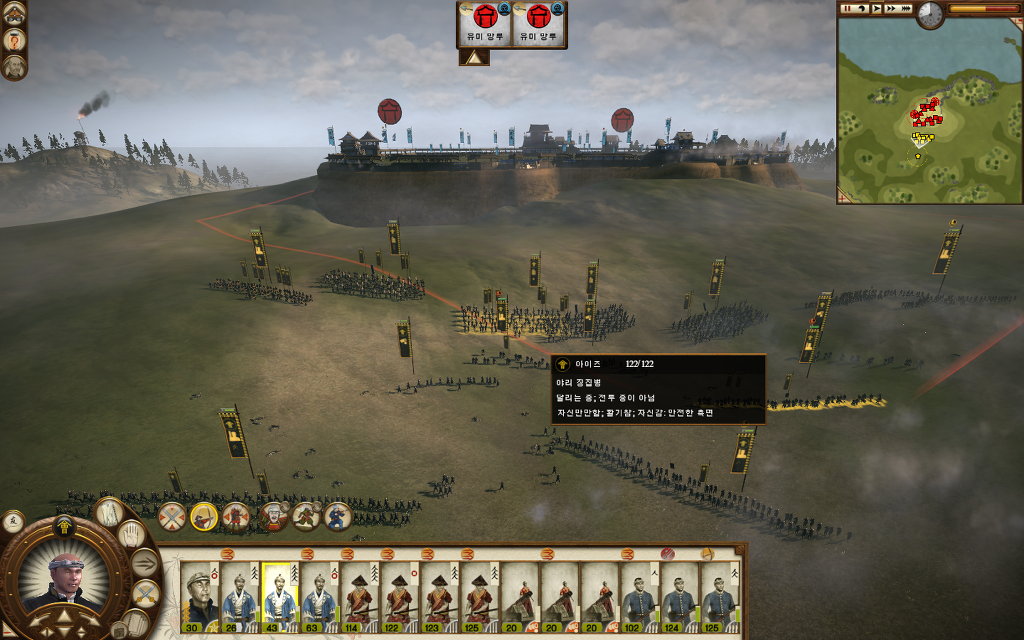Toggle the run arrow button on command wheel
1024x640 pixels.
(x=145, y=563)
